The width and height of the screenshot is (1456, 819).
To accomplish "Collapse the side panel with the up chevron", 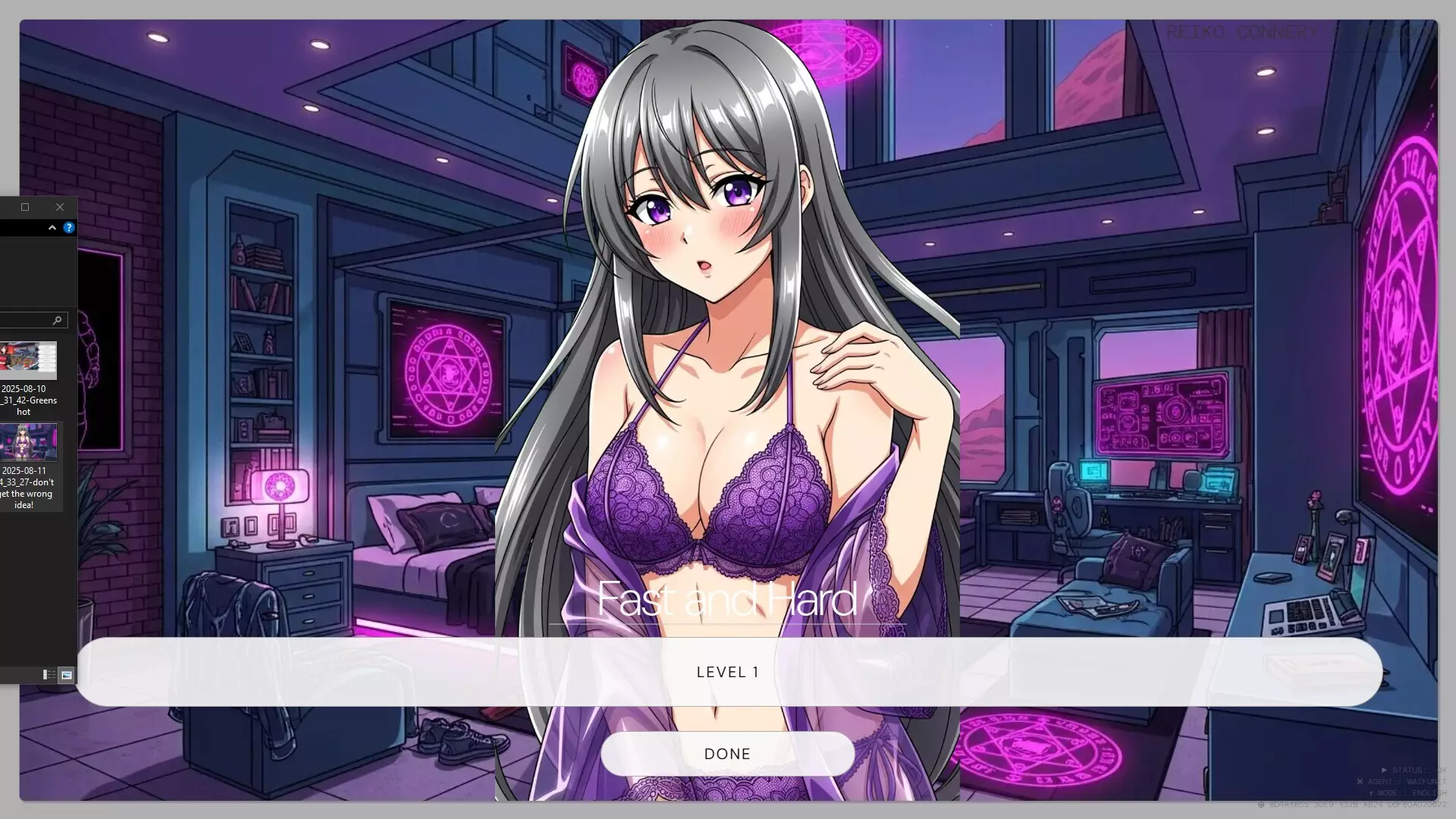I will click(x=52, y=227).
